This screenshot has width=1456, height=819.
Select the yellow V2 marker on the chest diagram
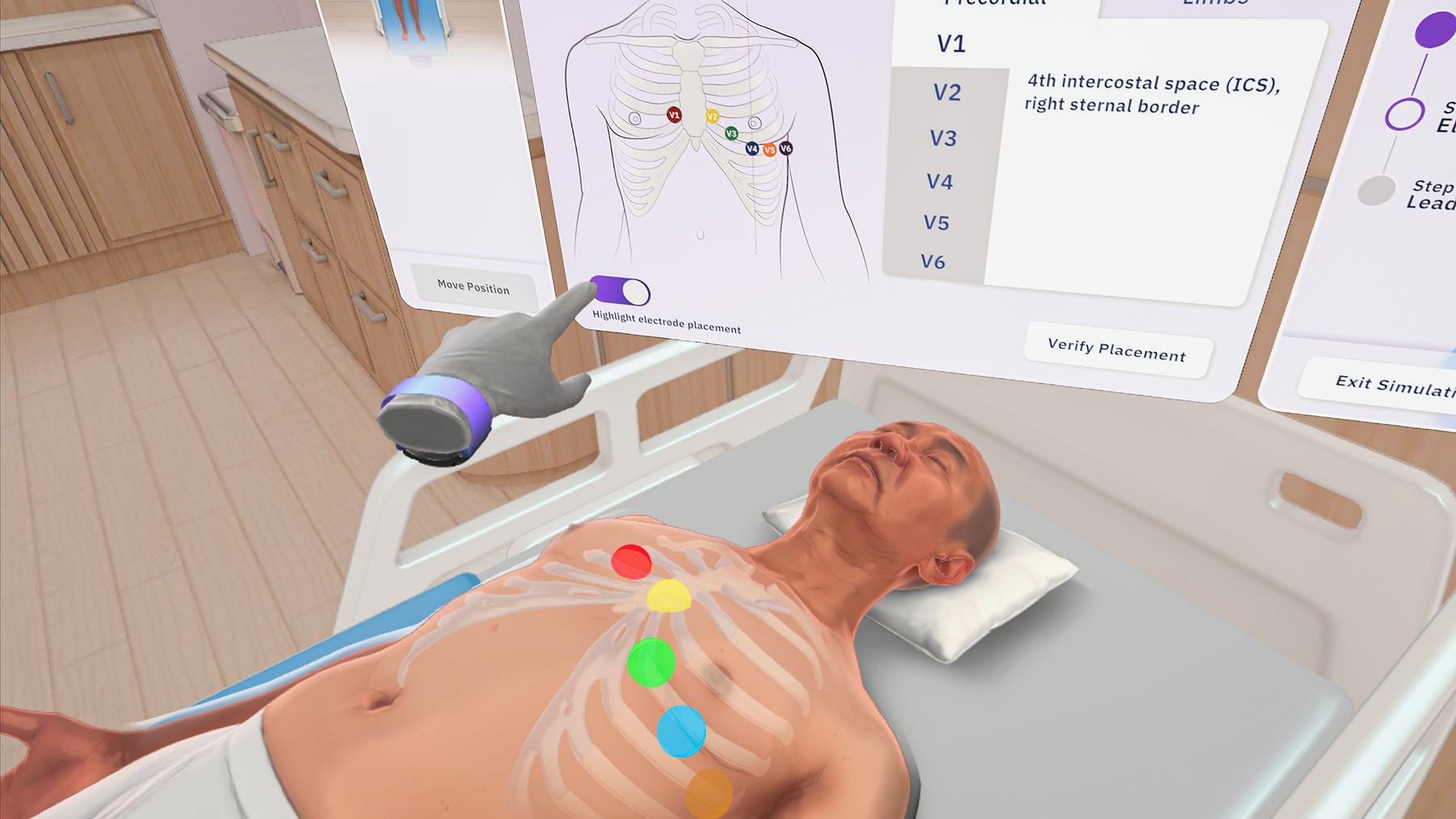pyautogui.click(x=712, y=117)
